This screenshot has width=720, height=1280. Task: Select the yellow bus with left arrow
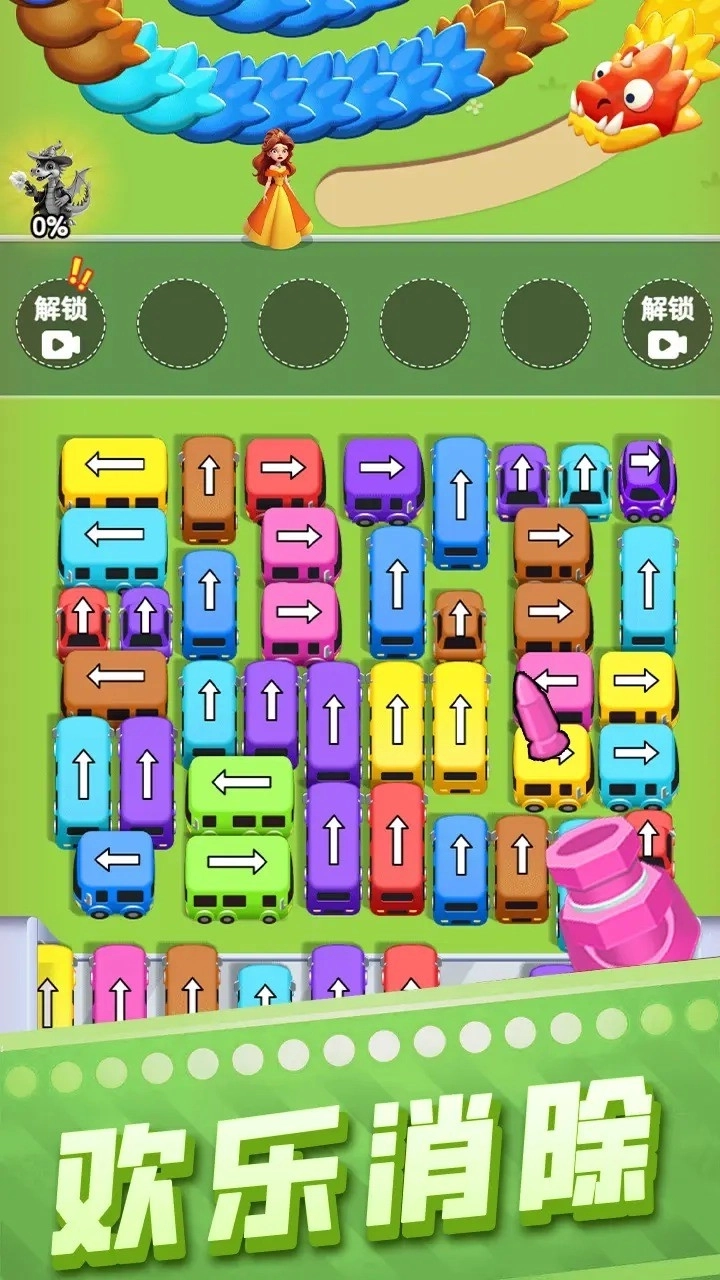tap(114, 468)
